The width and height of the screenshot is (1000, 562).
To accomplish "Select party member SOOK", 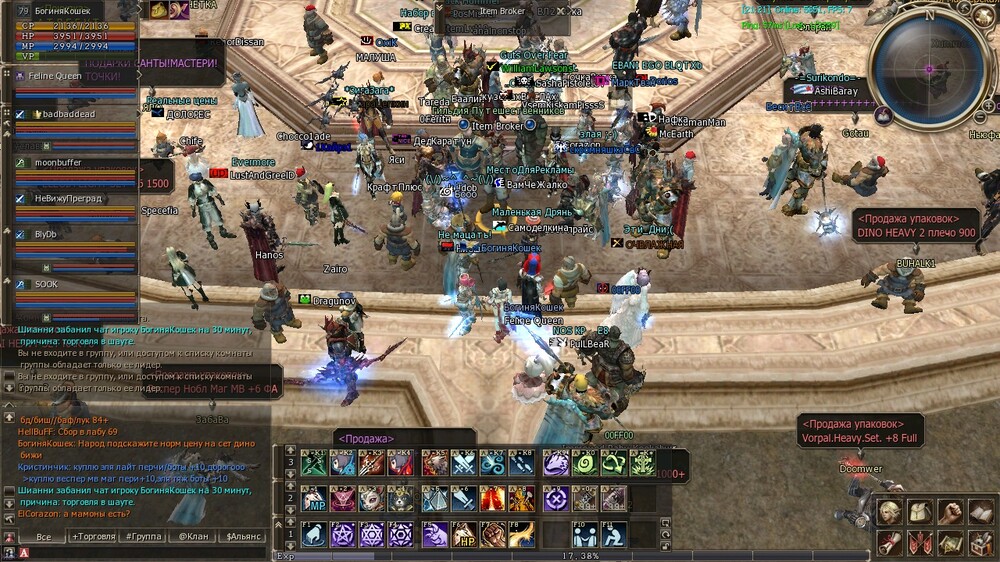I will [48, 285].
